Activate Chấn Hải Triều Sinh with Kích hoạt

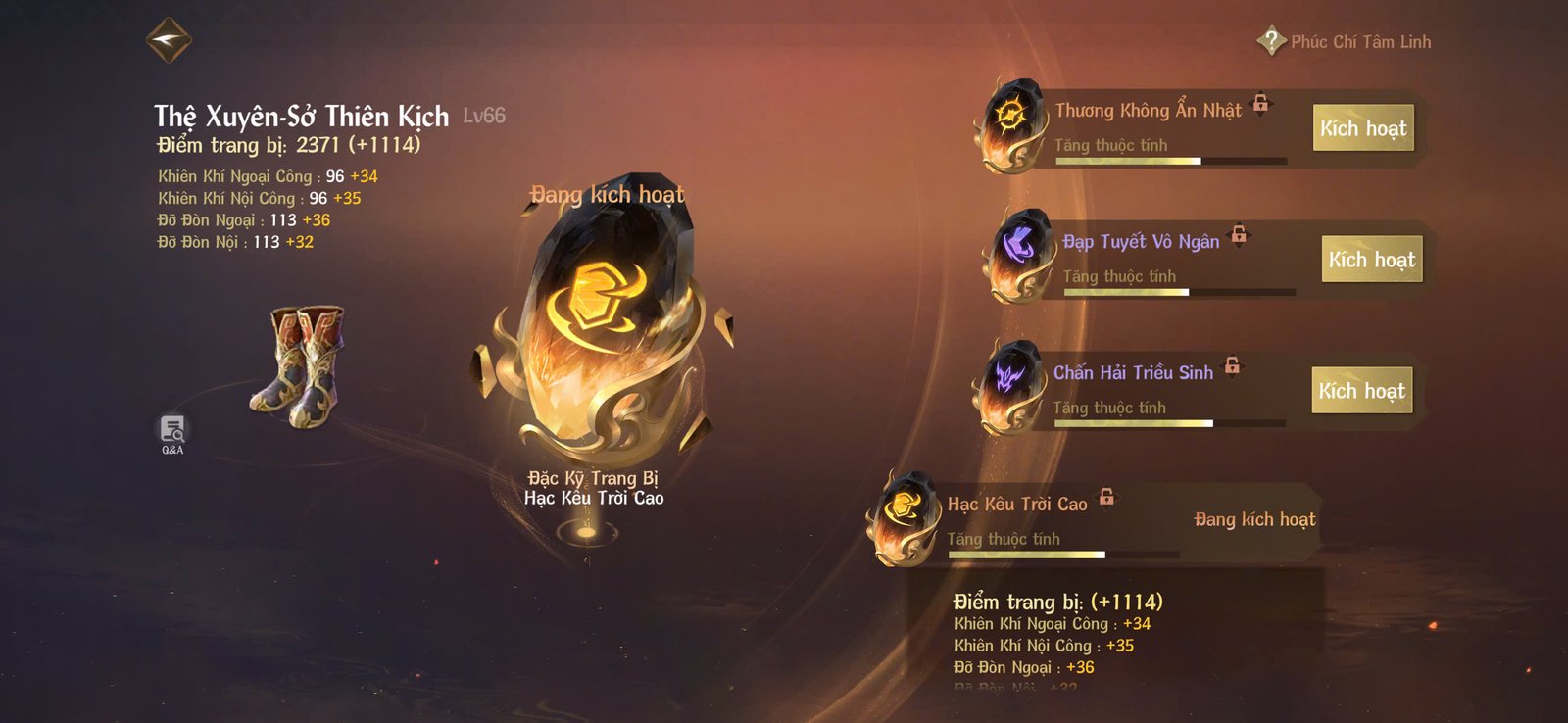click(x=1361, y=391)
